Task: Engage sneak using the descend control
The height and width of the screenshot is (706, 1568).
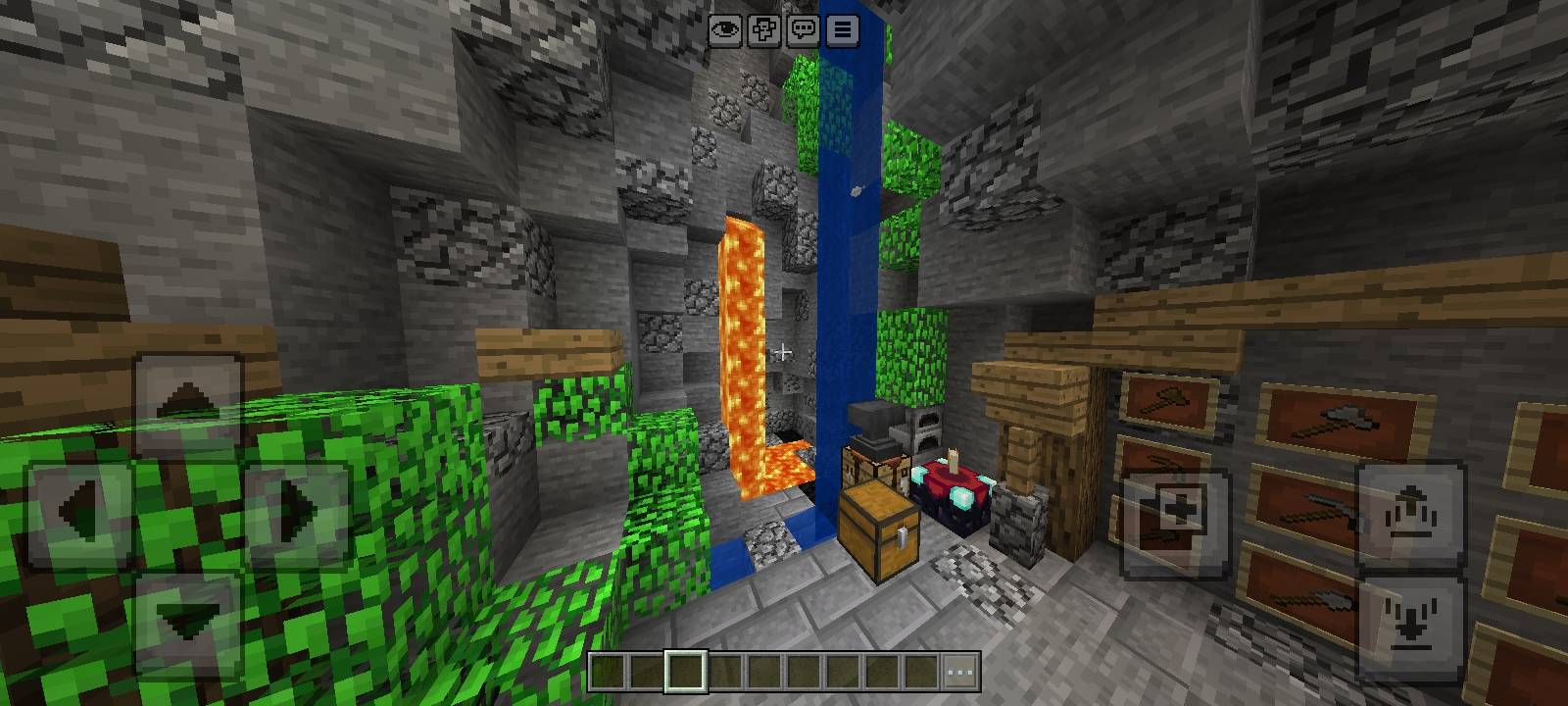Action: (1408, 618)
